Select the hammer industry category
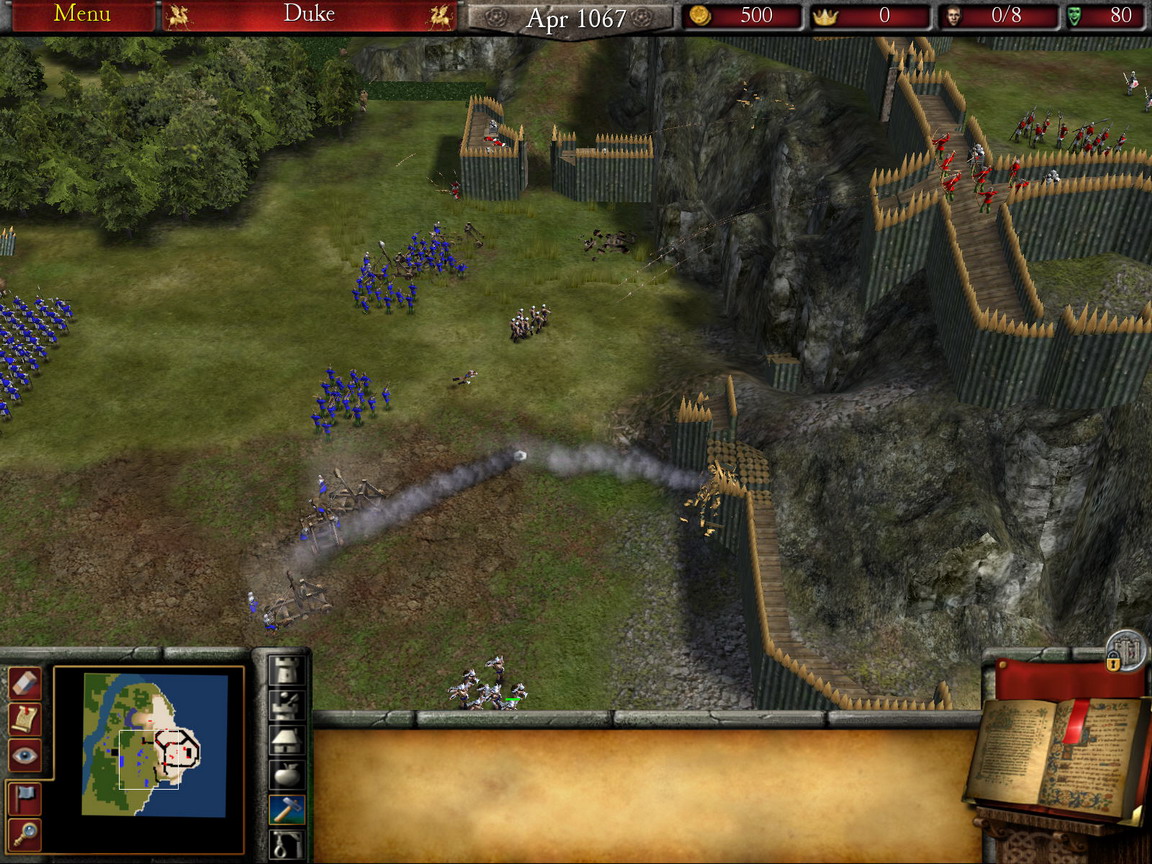Viewport: 1152px width, 864px height. pos(288,808)
